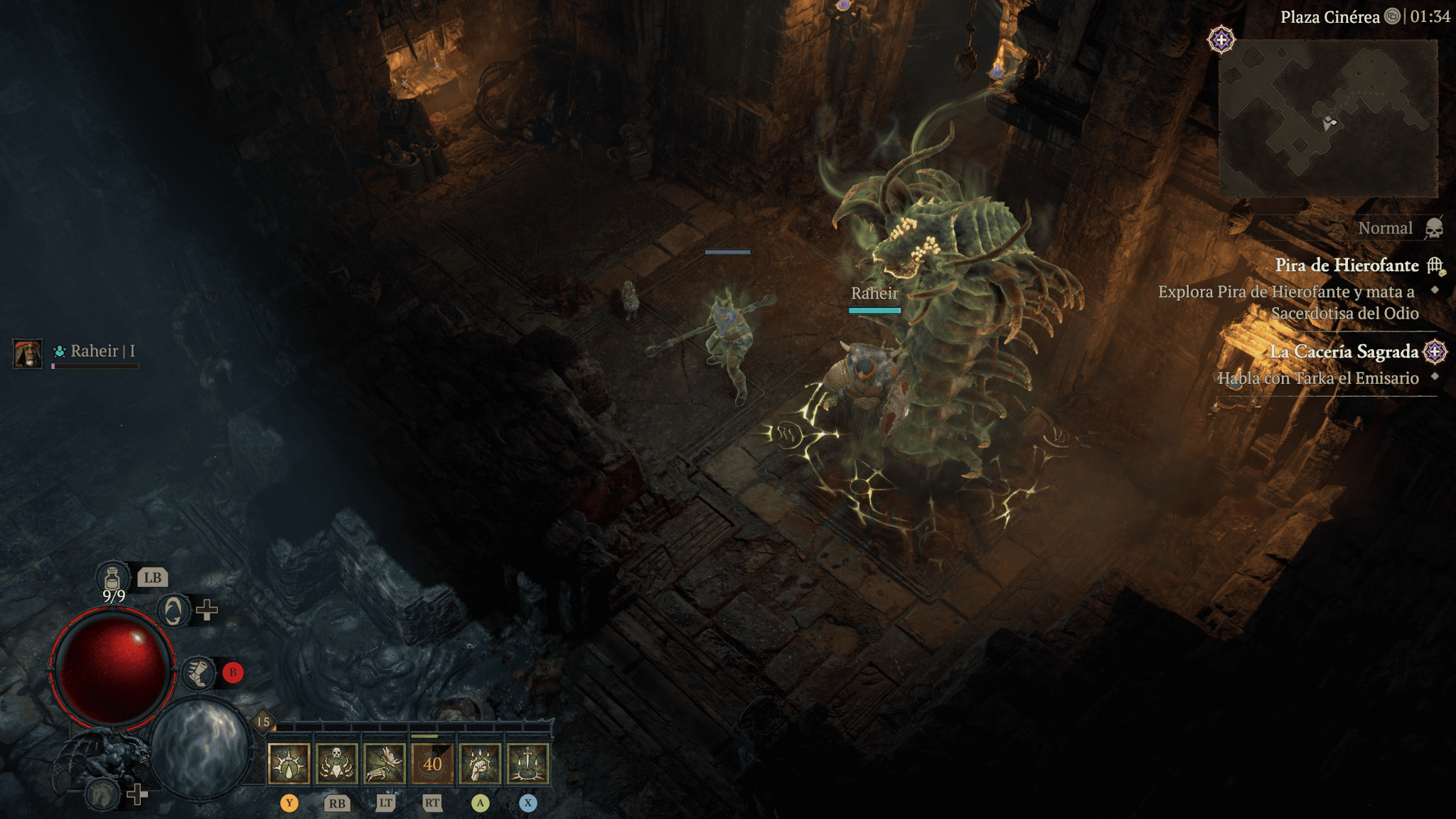Viewport: 1456px width, 819px height.
Task: Use the healing potion flask
Action: click(x=112, y=577)
